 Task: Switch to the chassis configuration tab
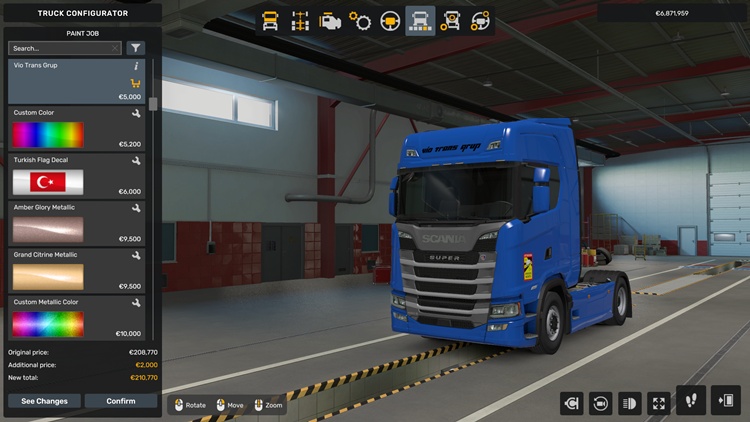tap(299, 21)
